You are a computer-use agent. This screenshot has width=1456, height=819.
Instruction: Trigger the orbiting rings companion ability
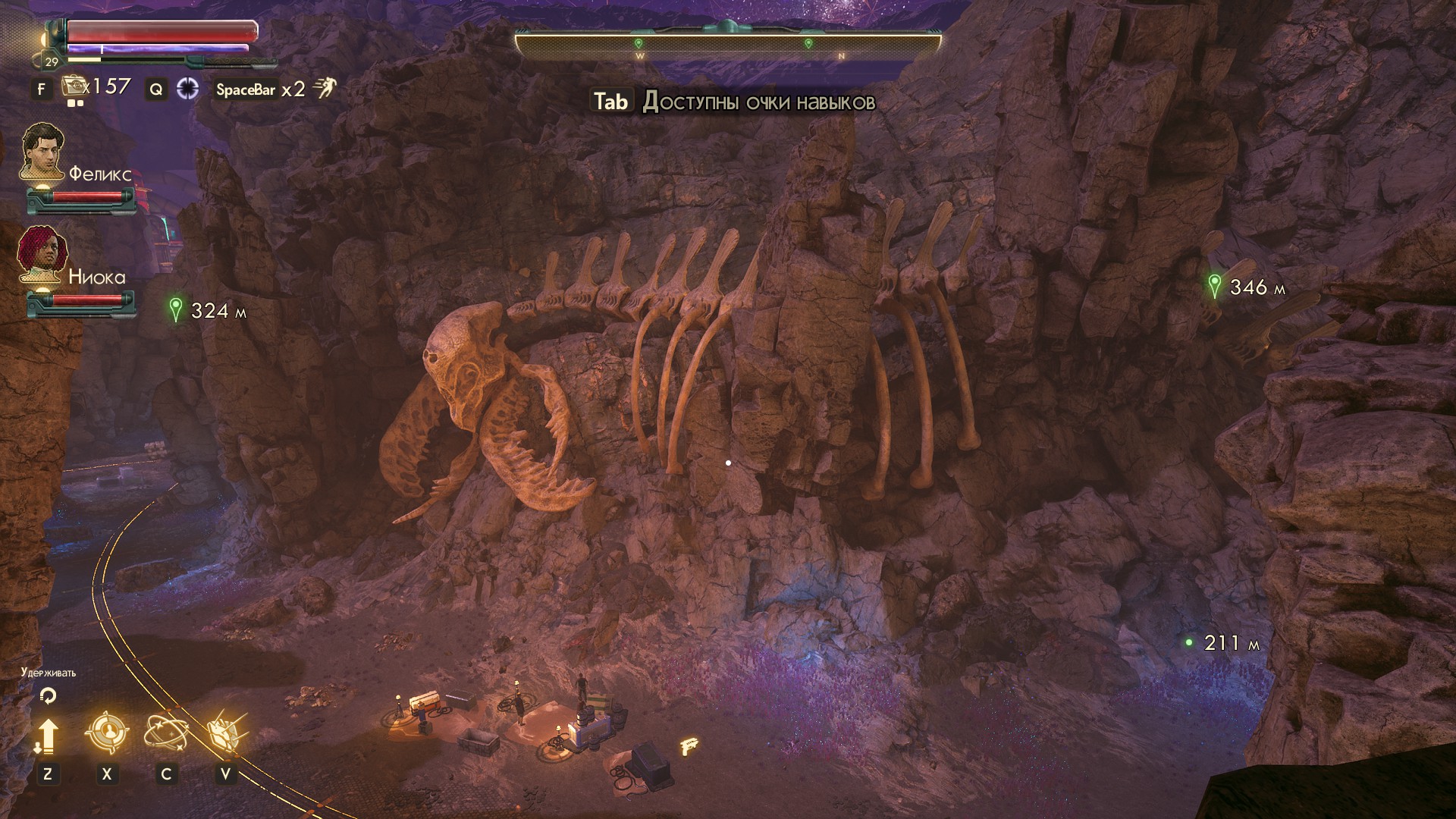pyautogui.click(x=166, y=733)
